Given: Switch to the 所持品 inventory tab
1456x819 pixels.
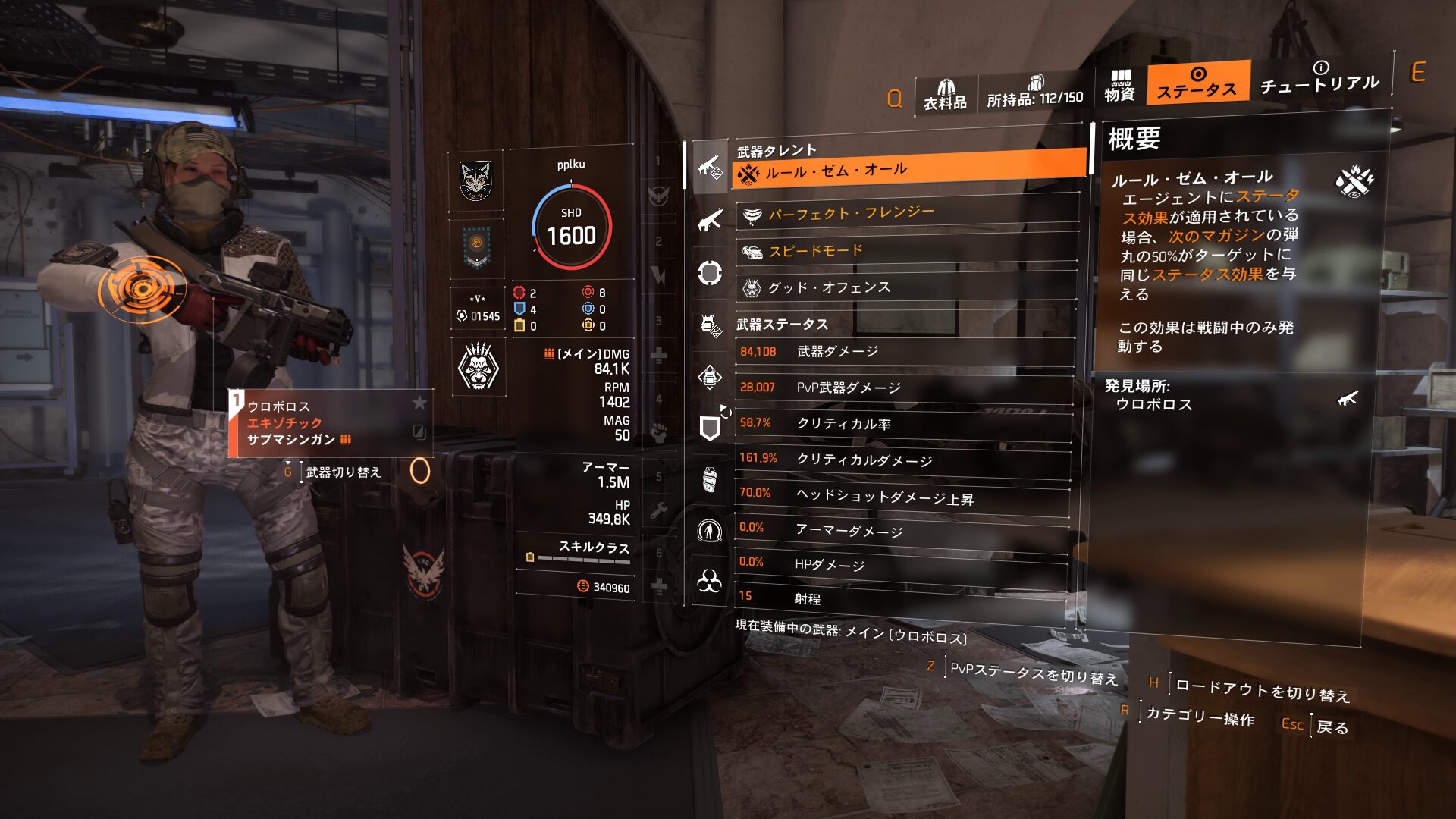Looking at the screenshot, I should (1035, 93).
